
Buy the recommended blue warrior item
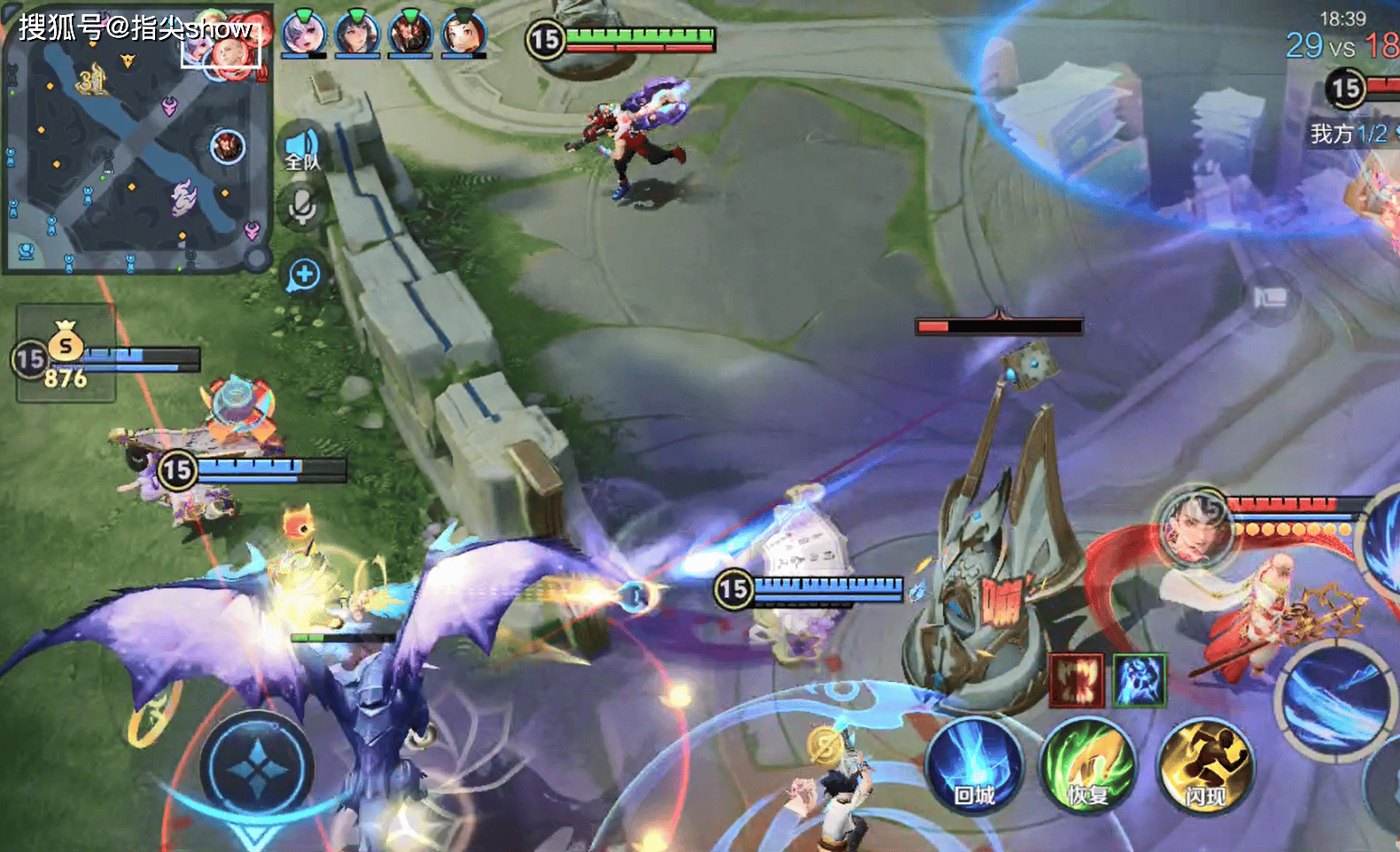click(1139, 681)
